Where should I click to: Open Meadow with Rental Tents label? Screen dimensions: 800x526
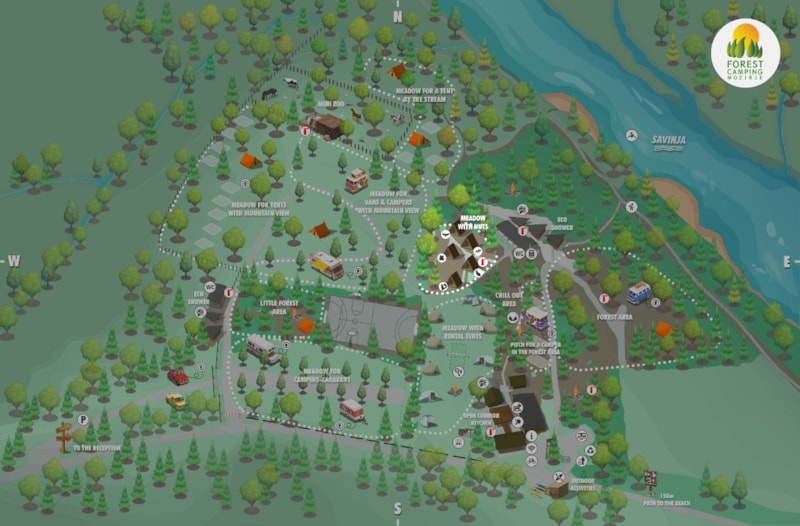pos(462,332)
